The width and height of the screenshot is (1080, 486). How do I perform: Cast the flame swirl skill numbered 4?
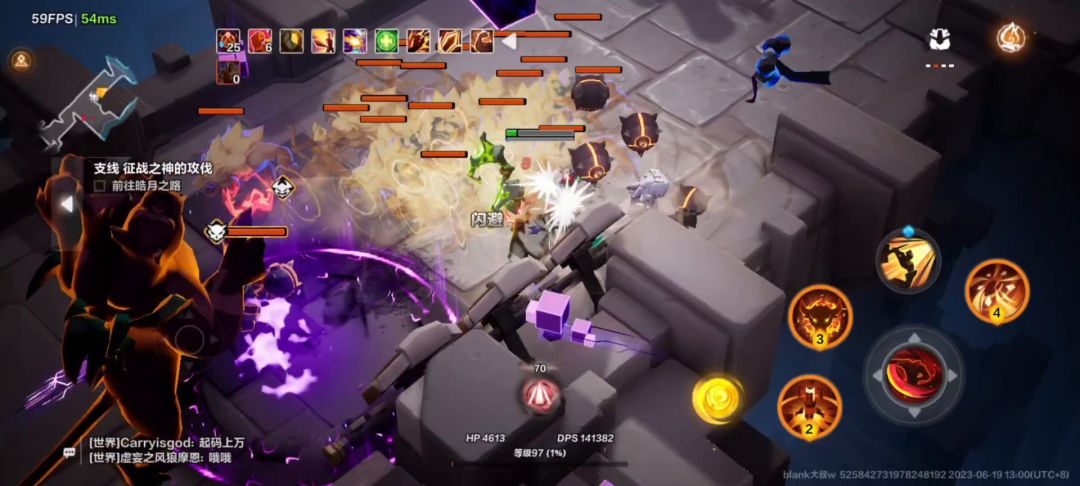(x=996, y=291)
